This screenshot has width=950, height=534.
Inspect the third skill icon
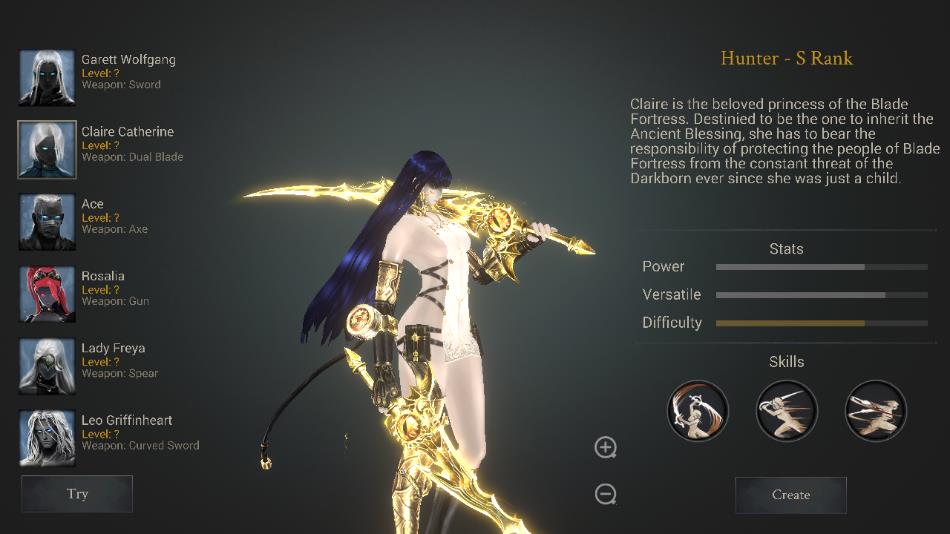875,410
